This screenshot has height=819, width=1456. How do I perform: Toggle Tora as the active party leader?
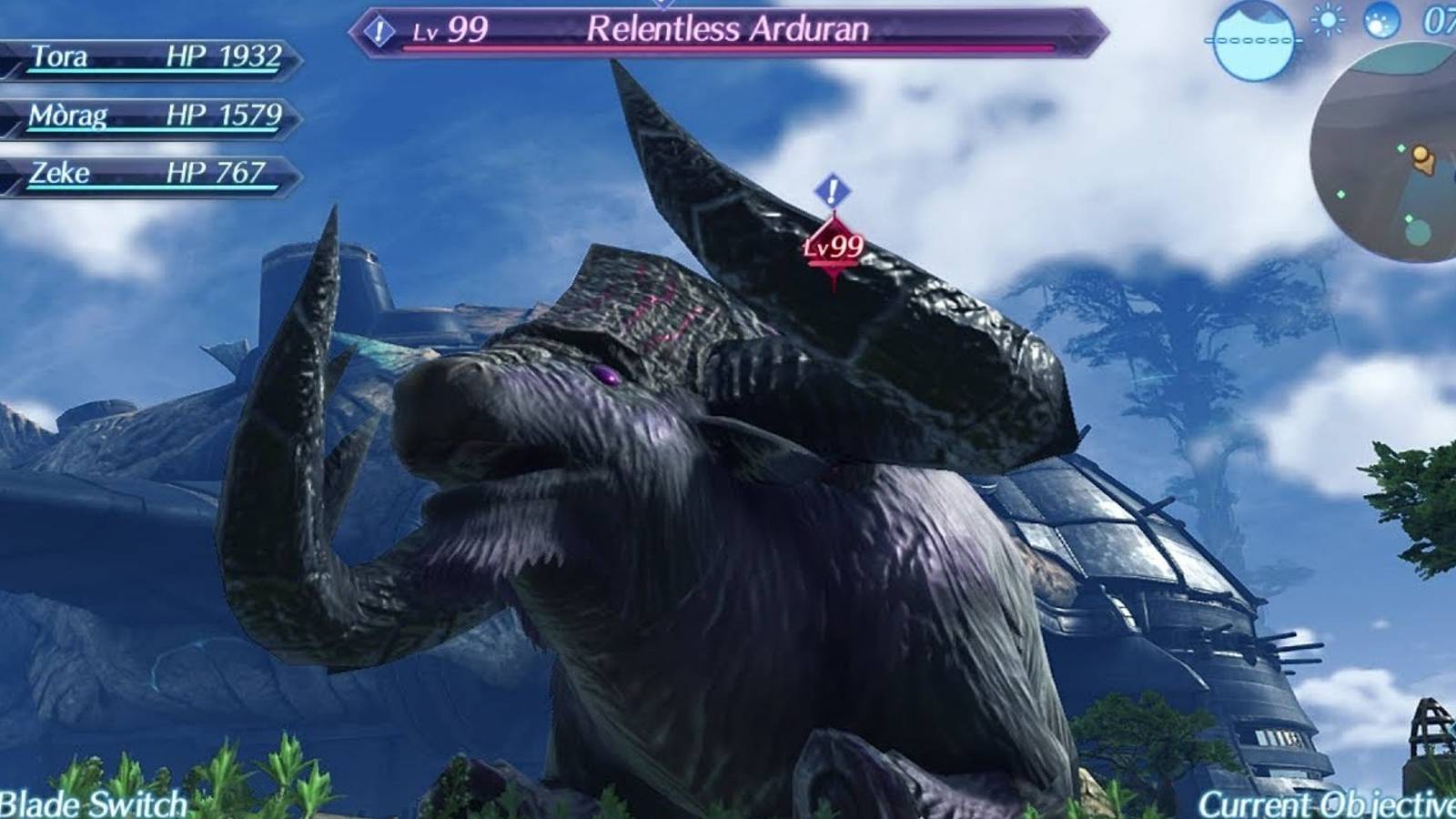[146, 57]
